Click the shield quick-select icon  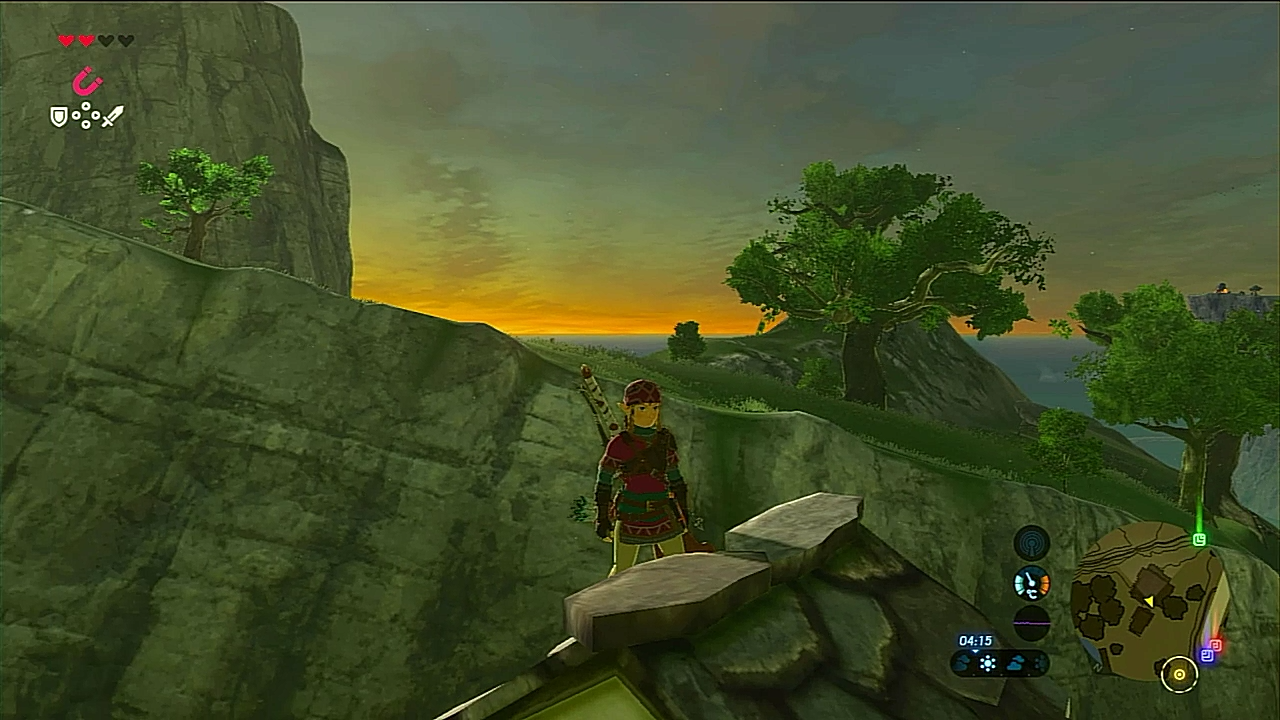(x=59, y=117)
